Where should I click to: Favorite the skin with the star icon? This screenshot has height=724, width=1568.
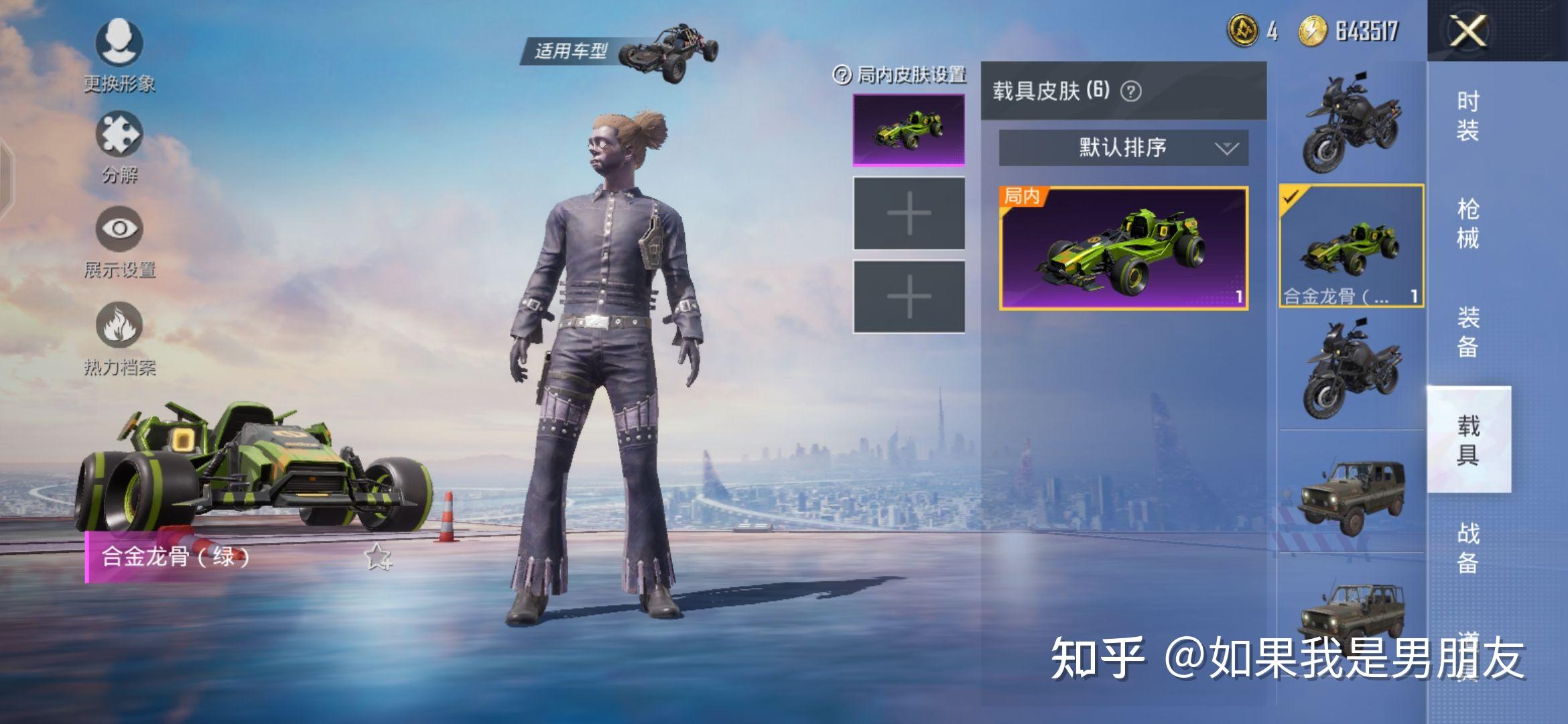[x=378, y=556]
